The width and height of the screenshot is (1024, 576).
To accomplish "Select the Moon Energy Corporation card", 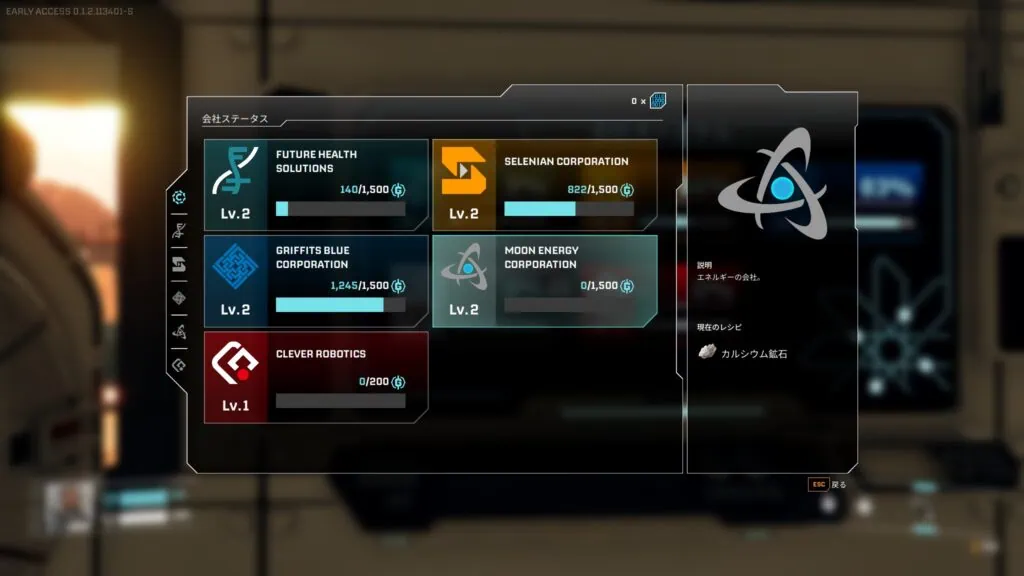I will (544, 281).
